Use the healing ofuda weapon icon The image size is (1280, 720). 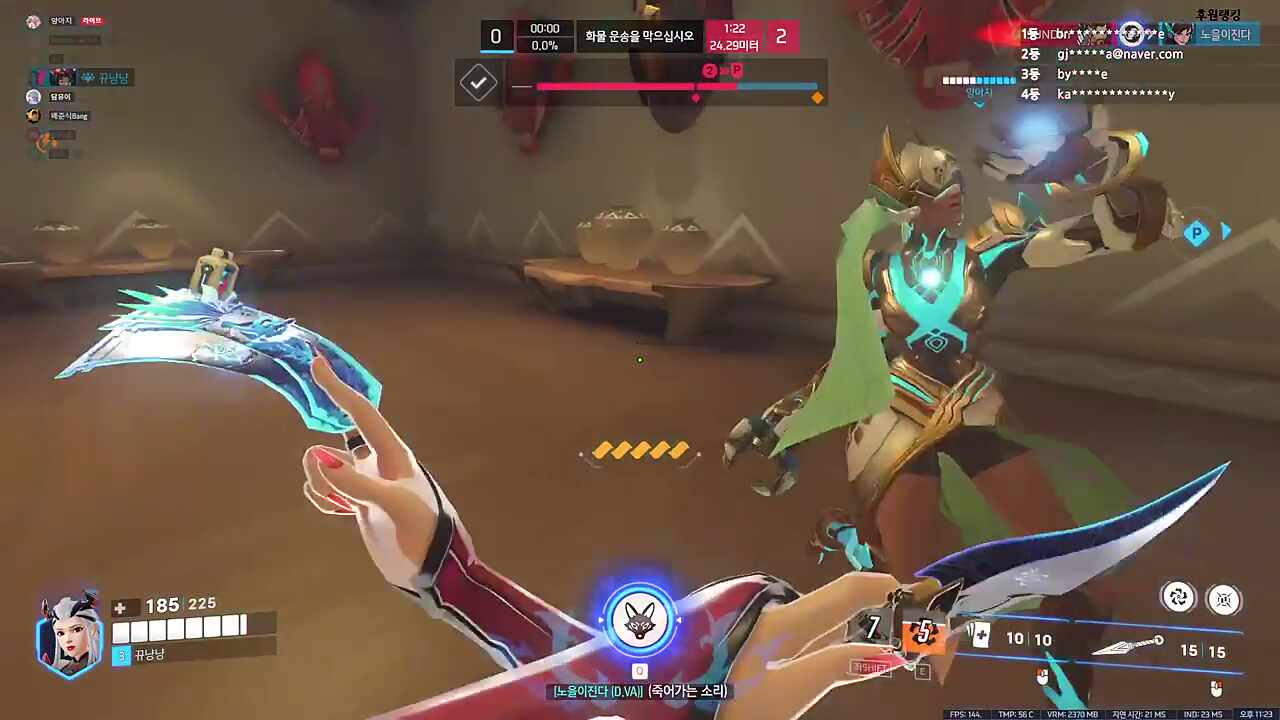(x=981, y=635)
